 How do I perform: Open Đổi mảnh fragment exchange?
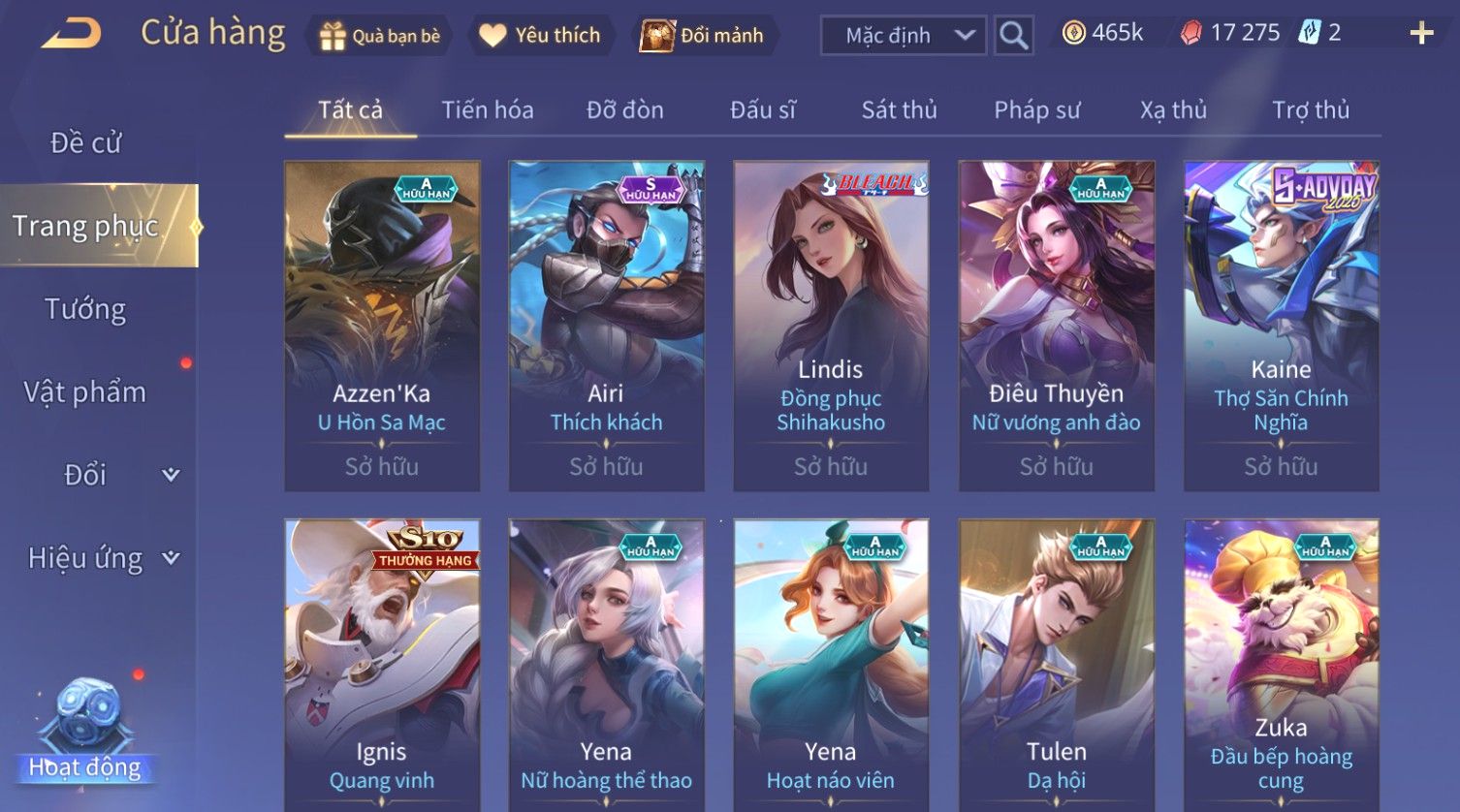(x=704, y=36)
